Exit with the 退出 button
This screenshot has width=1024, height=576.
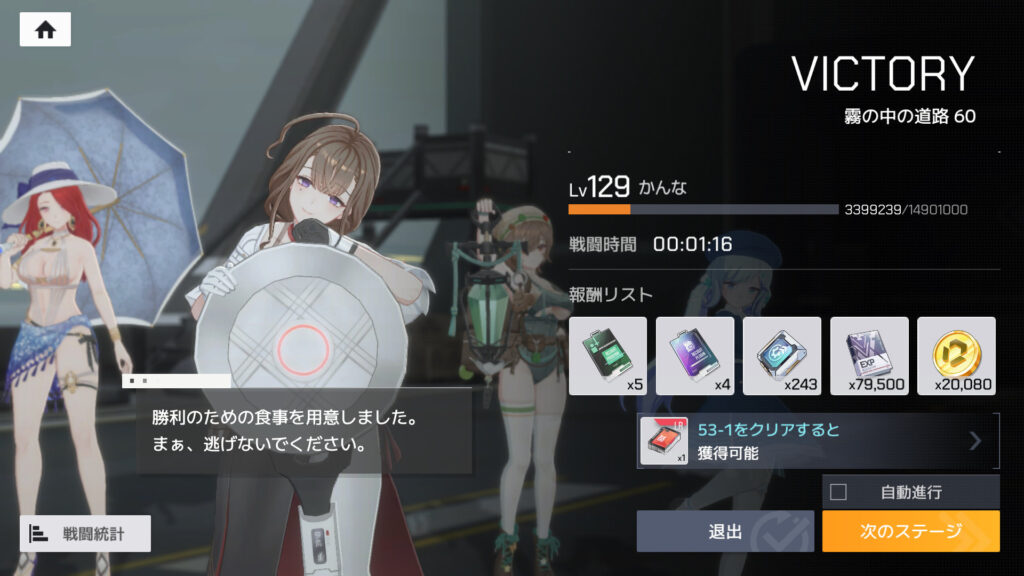coord(725,531)
